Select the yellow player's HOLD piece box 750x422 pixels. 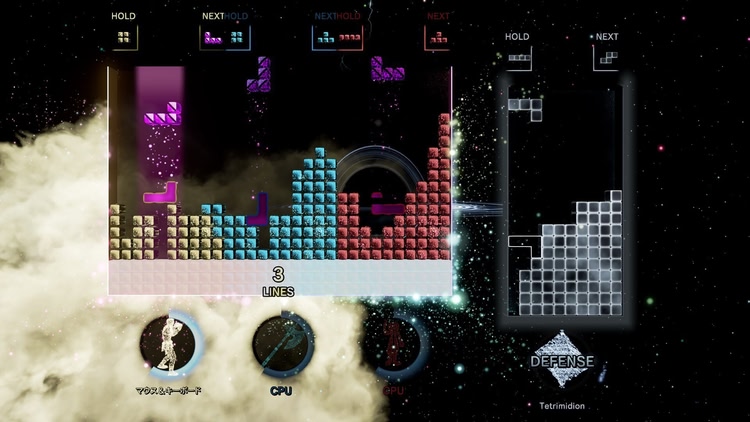pyautogui.click(x=124, y=37)
